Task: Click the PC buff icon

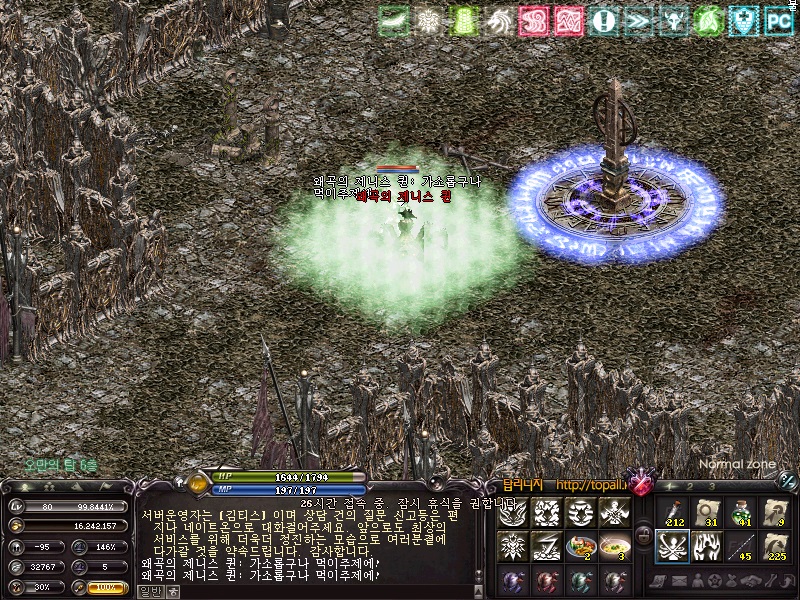Action: [x=779, y=20]
